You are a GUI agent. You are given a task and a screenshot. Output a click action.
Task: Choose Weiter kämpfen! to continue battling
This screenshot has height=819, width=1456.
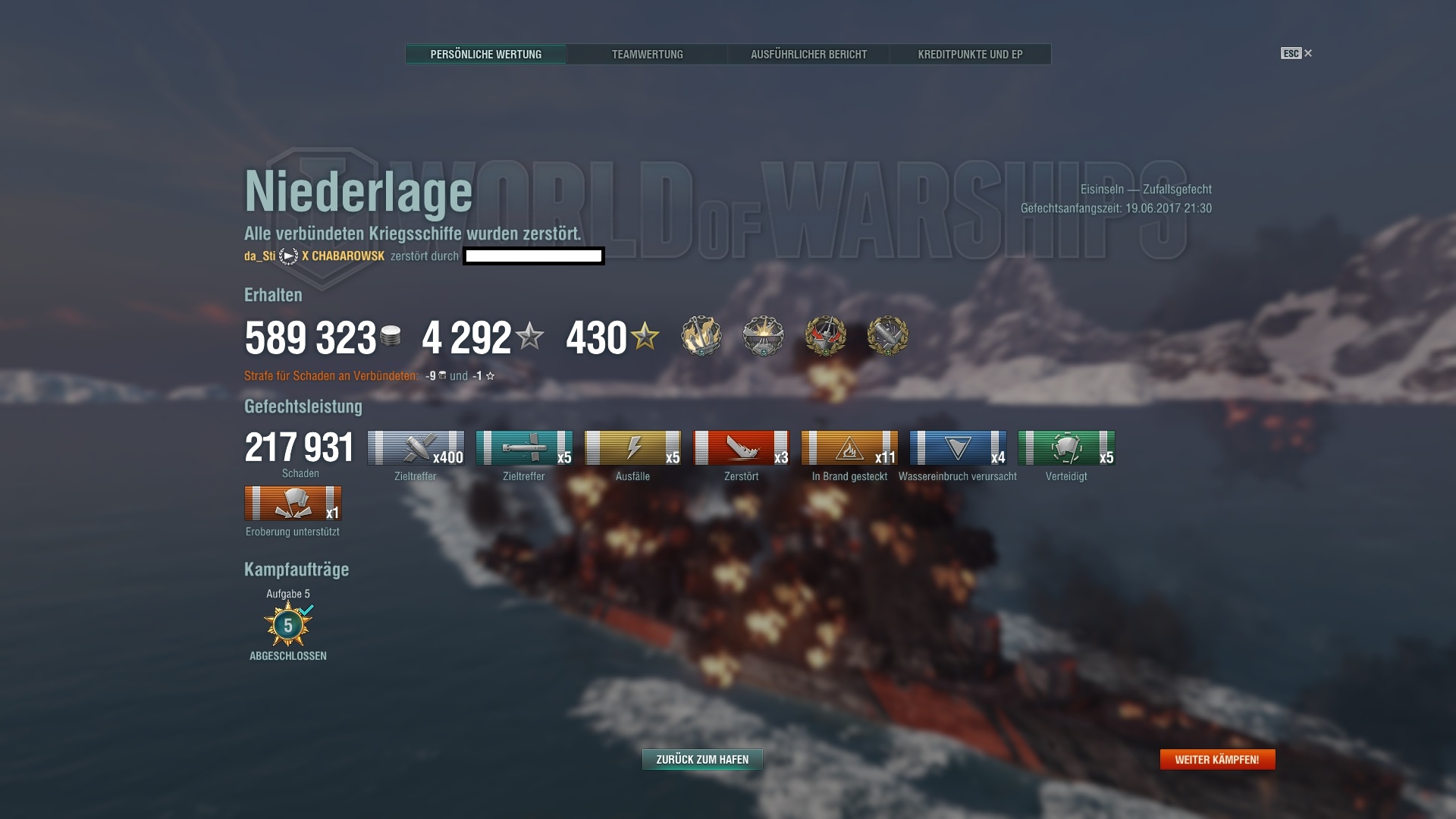1217,759
